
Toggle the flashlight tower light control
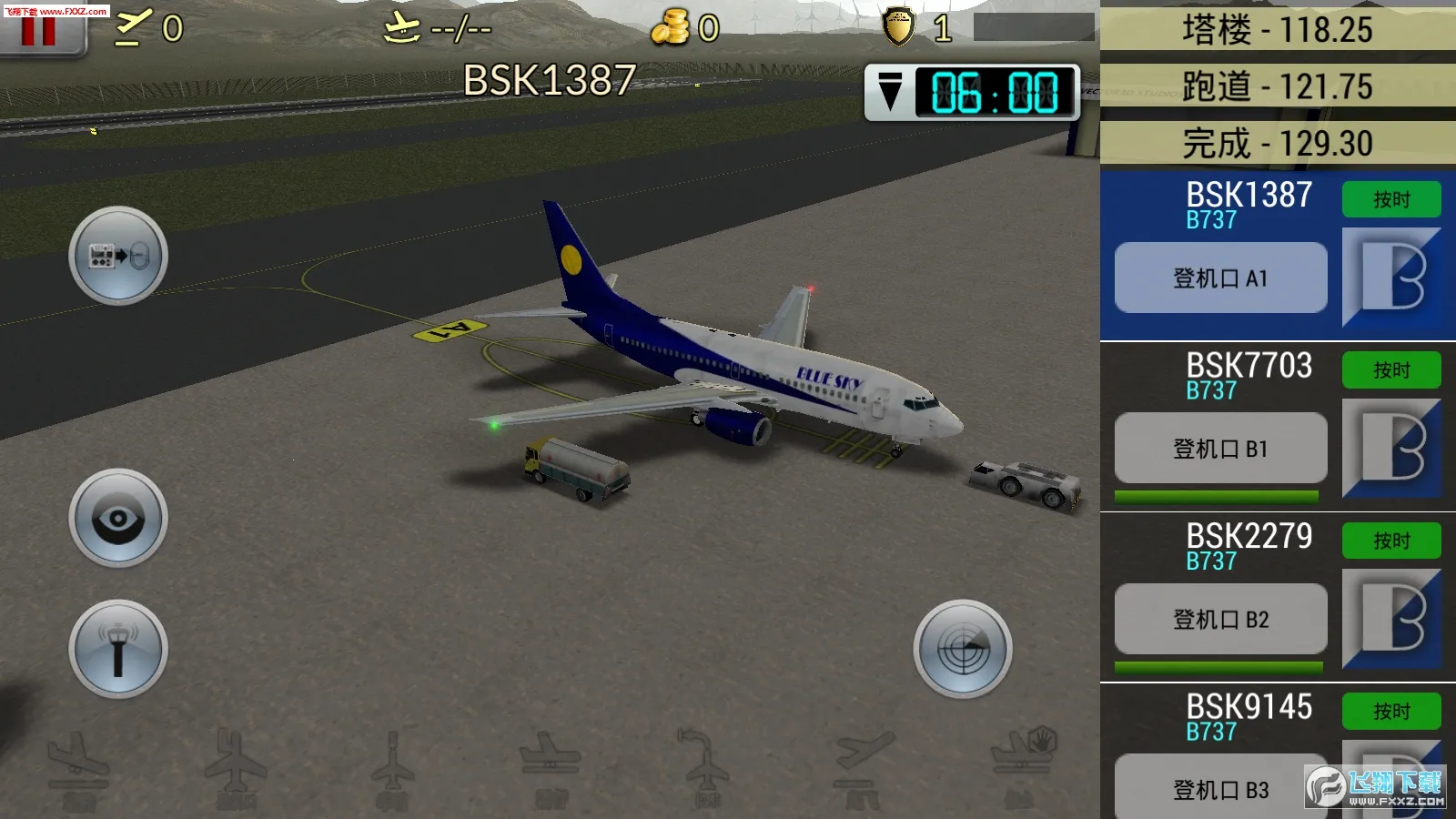[118, 648]
